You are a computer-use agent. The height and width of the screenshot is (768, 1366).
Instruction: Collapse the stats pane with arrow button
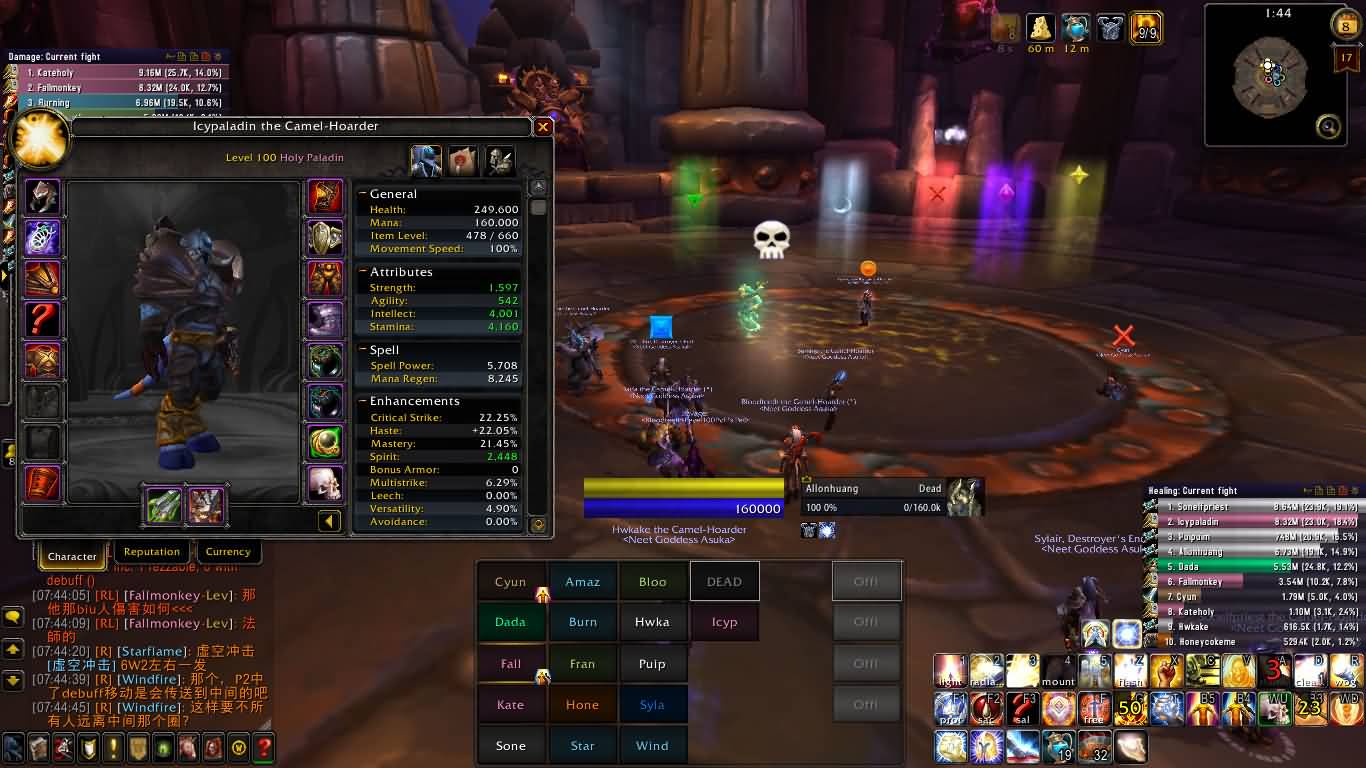pyautogui.click(x=329, y=521)
